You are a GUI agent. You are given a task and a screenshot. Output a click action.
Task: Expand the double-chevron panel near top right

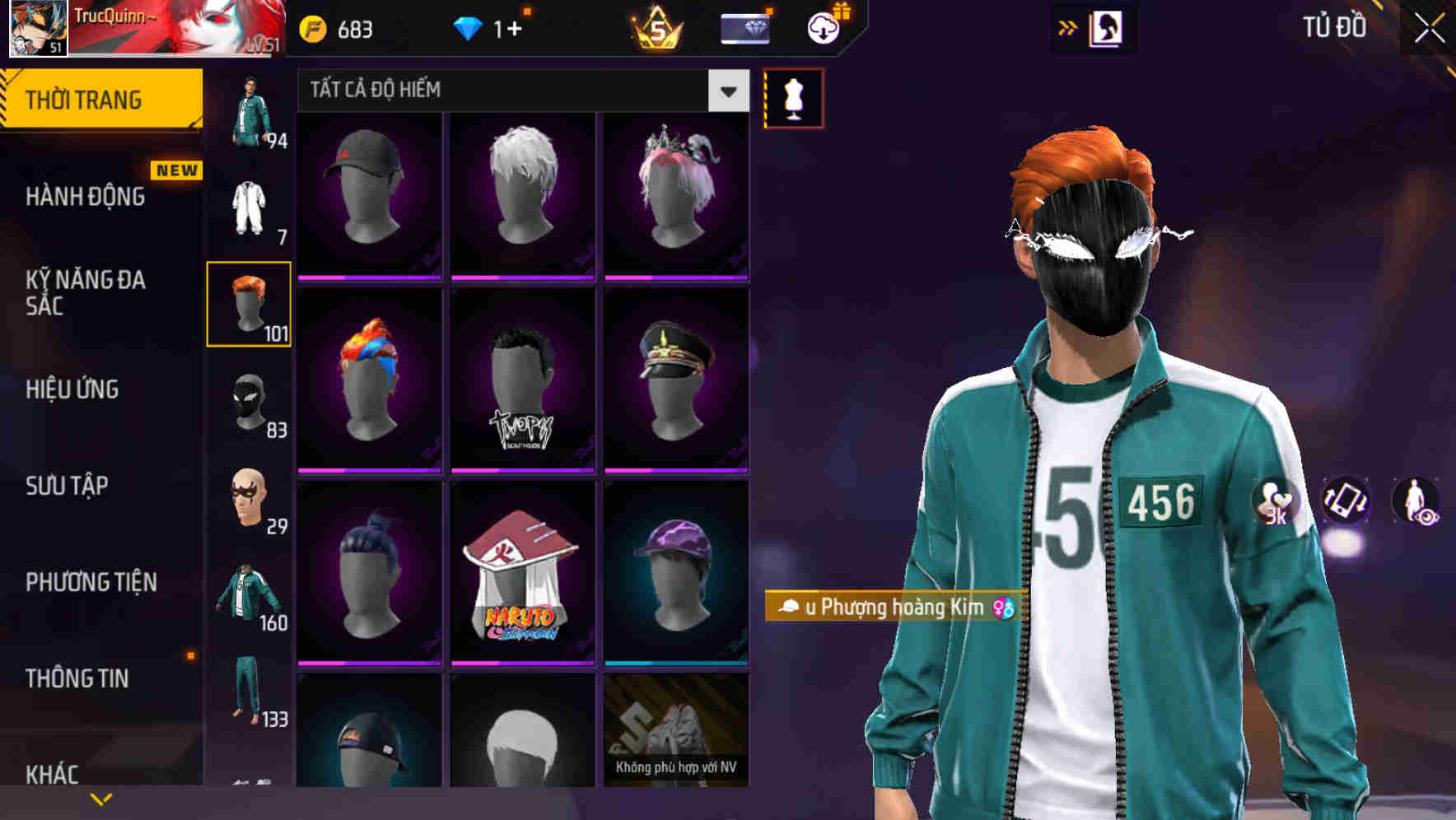pyautogui.click(x=1066, y=27)
